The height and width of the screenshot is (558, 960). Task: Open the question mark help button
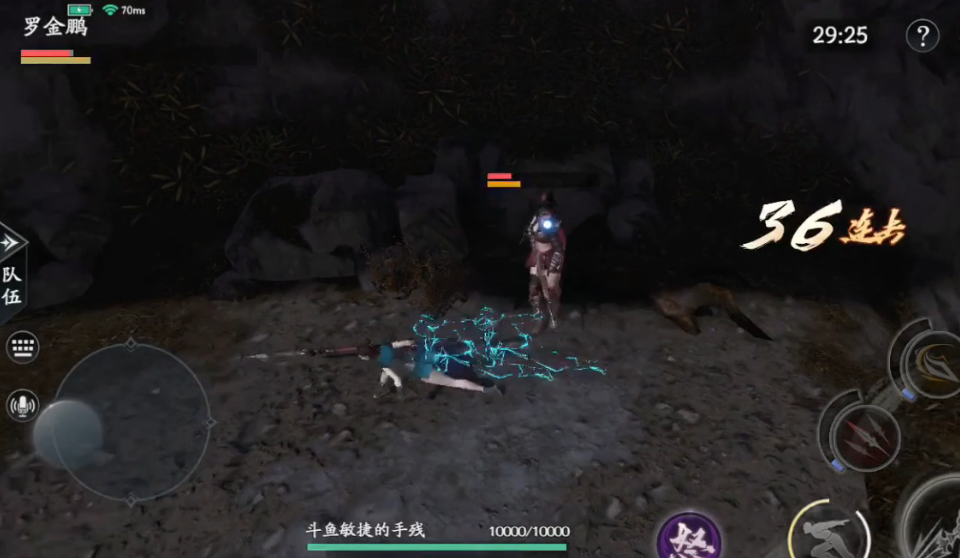point(922,37)
